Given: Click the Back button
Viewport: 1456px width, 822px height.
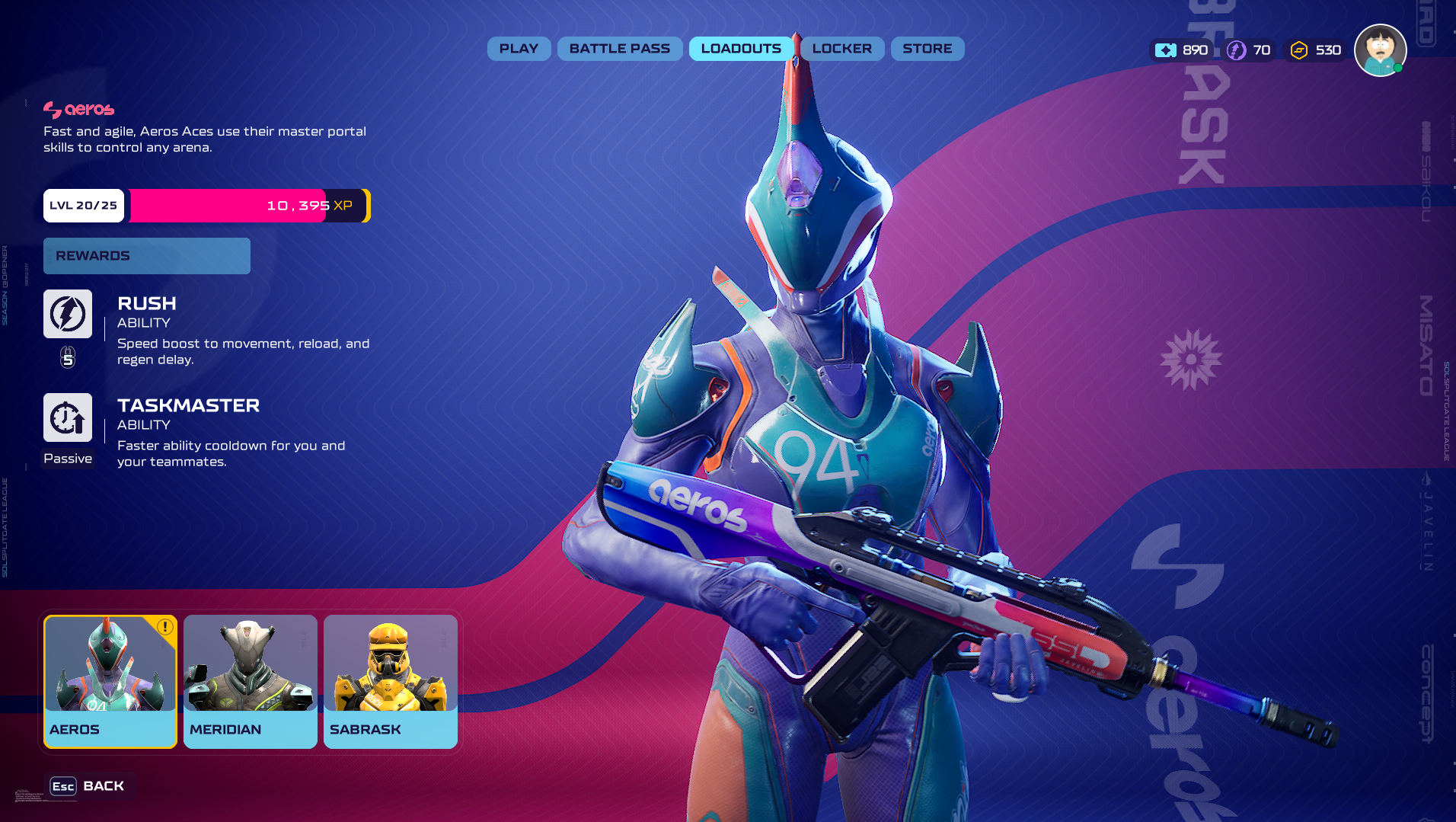Looking at the screenshot, I should (x=88, y=786).
